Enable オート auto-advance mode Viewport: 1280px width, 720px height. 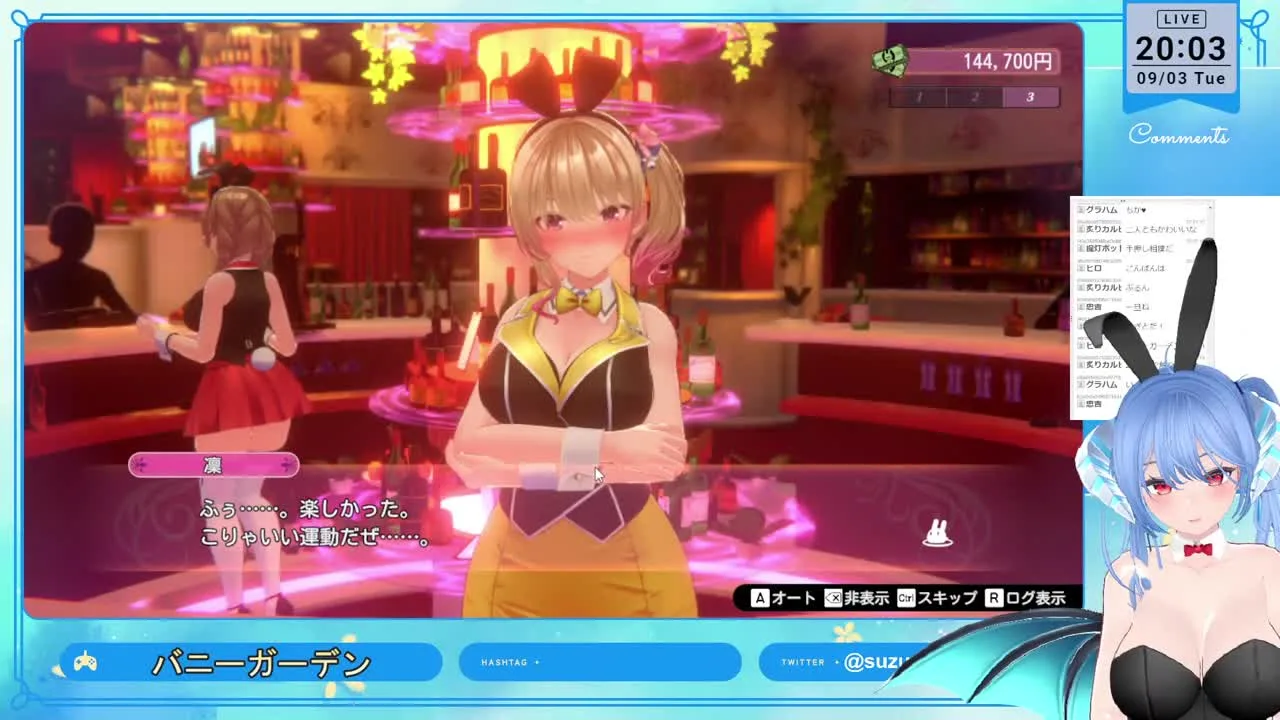pyautogui.click(x=784, y=598)
